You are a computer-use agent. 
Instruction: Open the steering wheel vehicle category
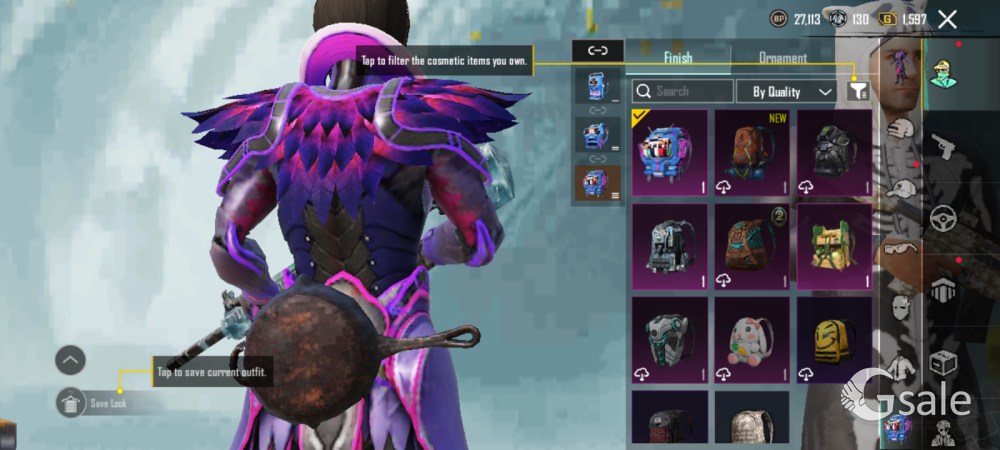point(943,219)
